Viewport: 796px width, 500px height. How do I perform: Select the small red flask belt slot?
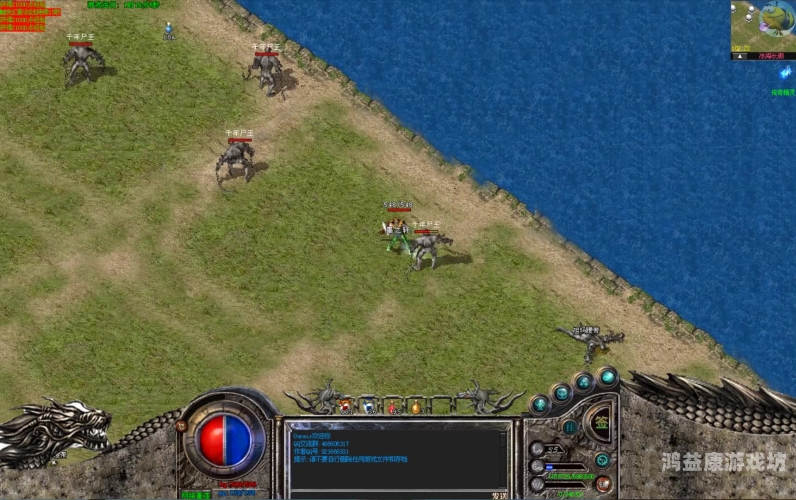coord(392,407)
